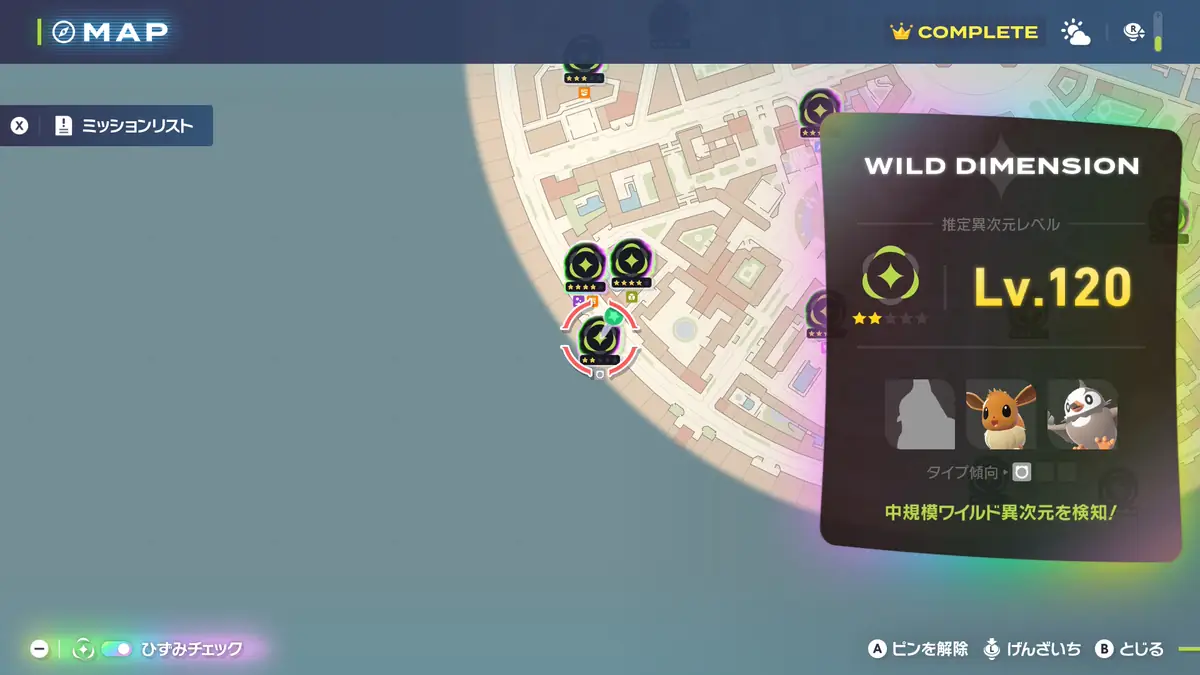The height and width of the screenshot is (675, 1200).
Task: Close the map with とじる
Action: [1130, 649]
